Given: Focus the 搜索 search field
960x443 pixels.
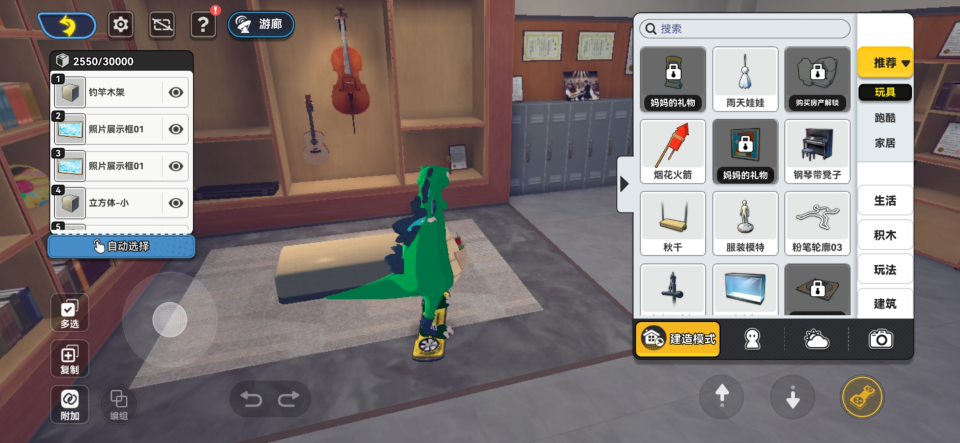Looking at the screenshot, I should 745,29.
